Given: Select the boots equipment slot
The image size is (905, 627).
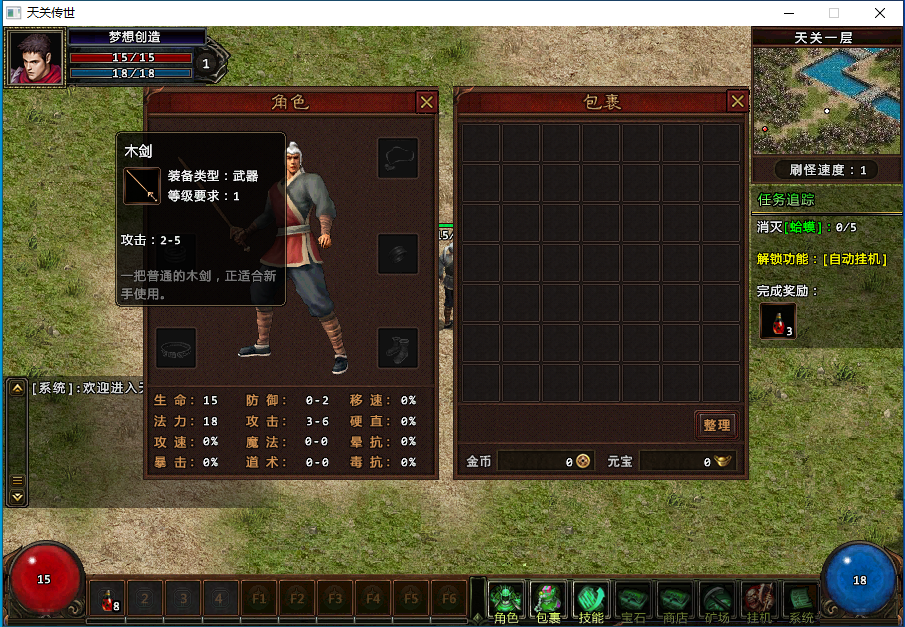Looking at the screenshot, I should pyautogui.click(x=397, y=347).
